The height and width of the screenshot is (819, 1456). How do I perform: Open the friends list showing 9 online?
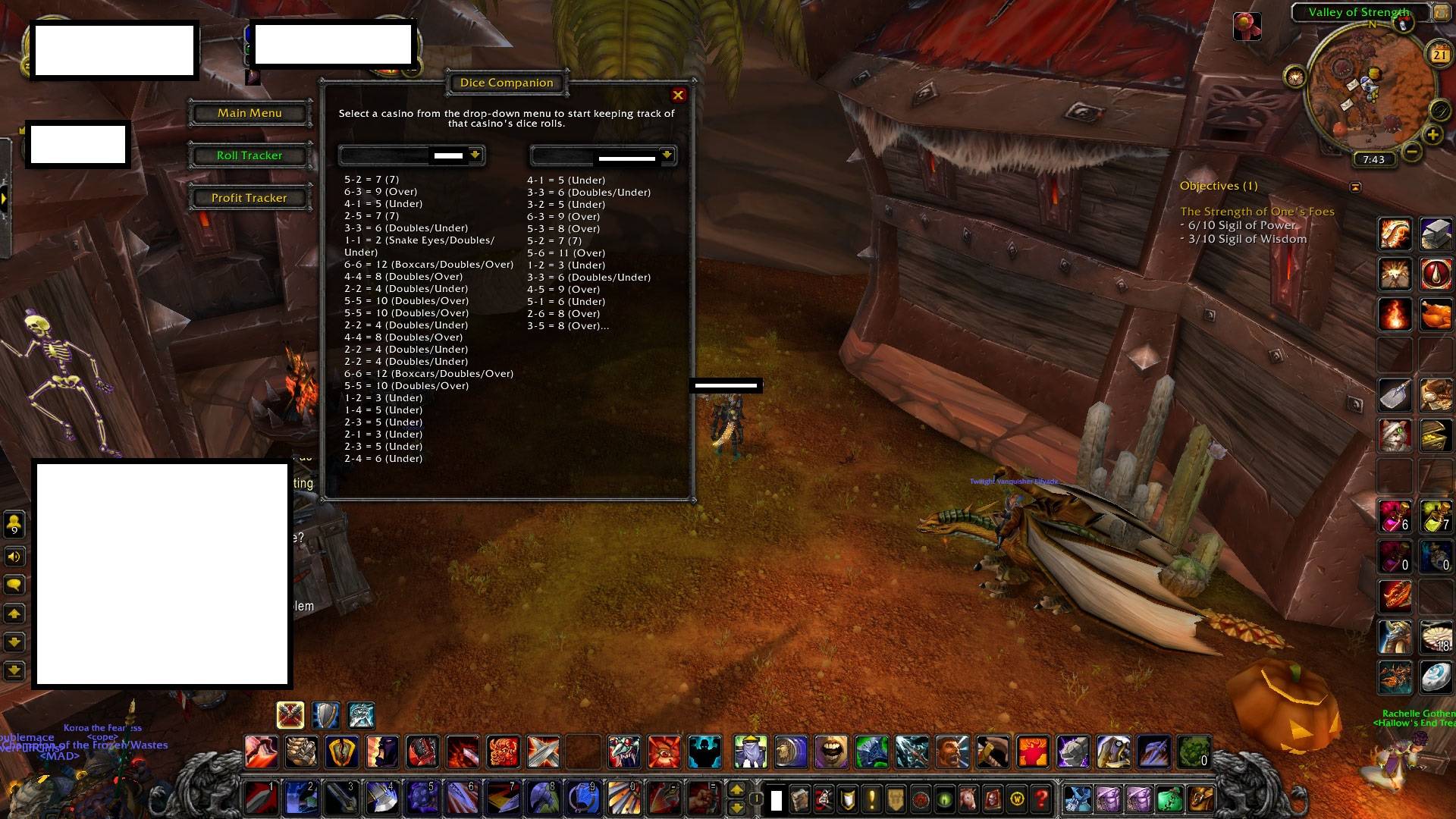click(x=14, y=524)
